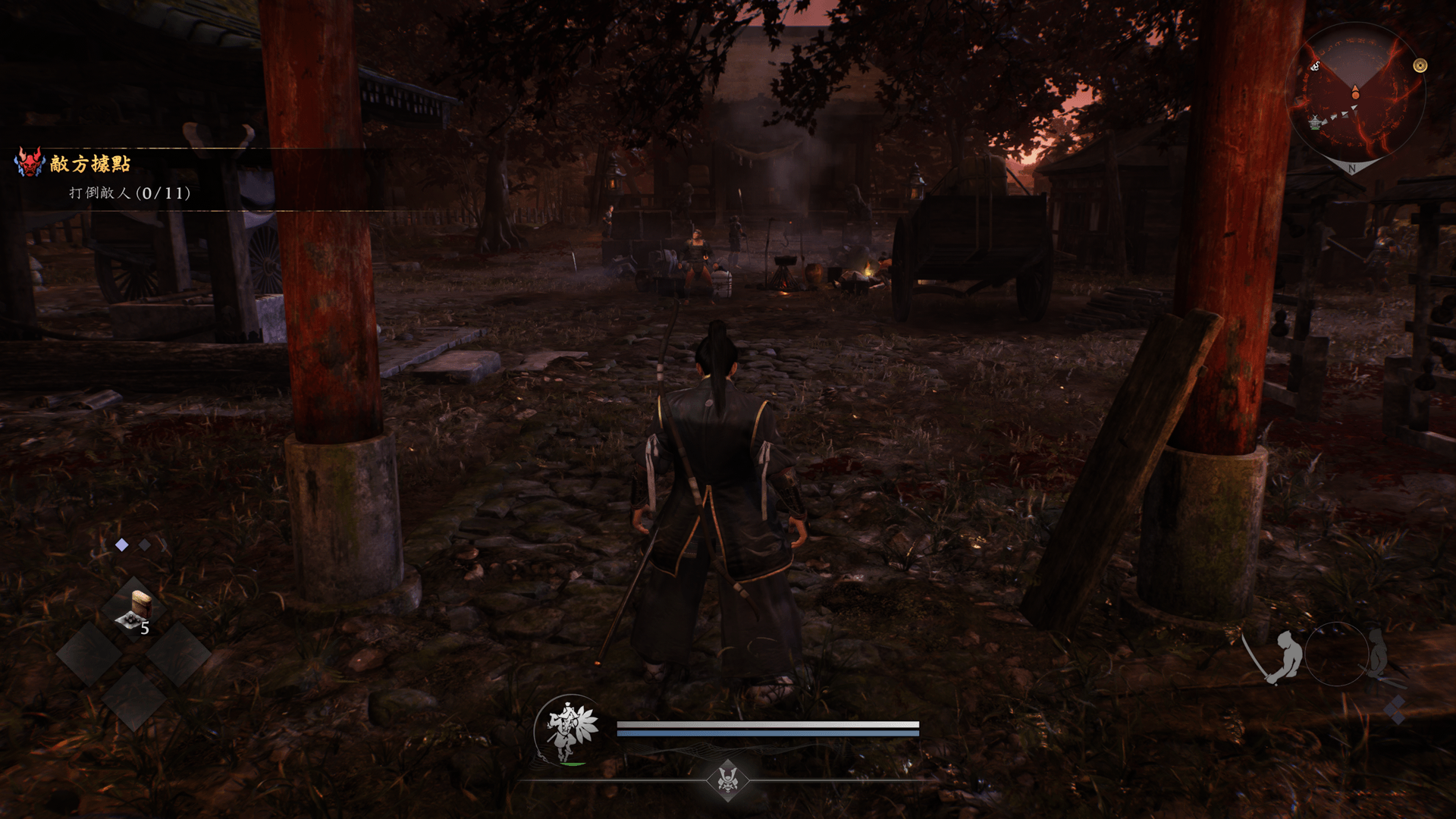This screenshot has height=819, width=1456.
Task: Choose the drawn katana stance icon
Action: [x=1278, y=657]
